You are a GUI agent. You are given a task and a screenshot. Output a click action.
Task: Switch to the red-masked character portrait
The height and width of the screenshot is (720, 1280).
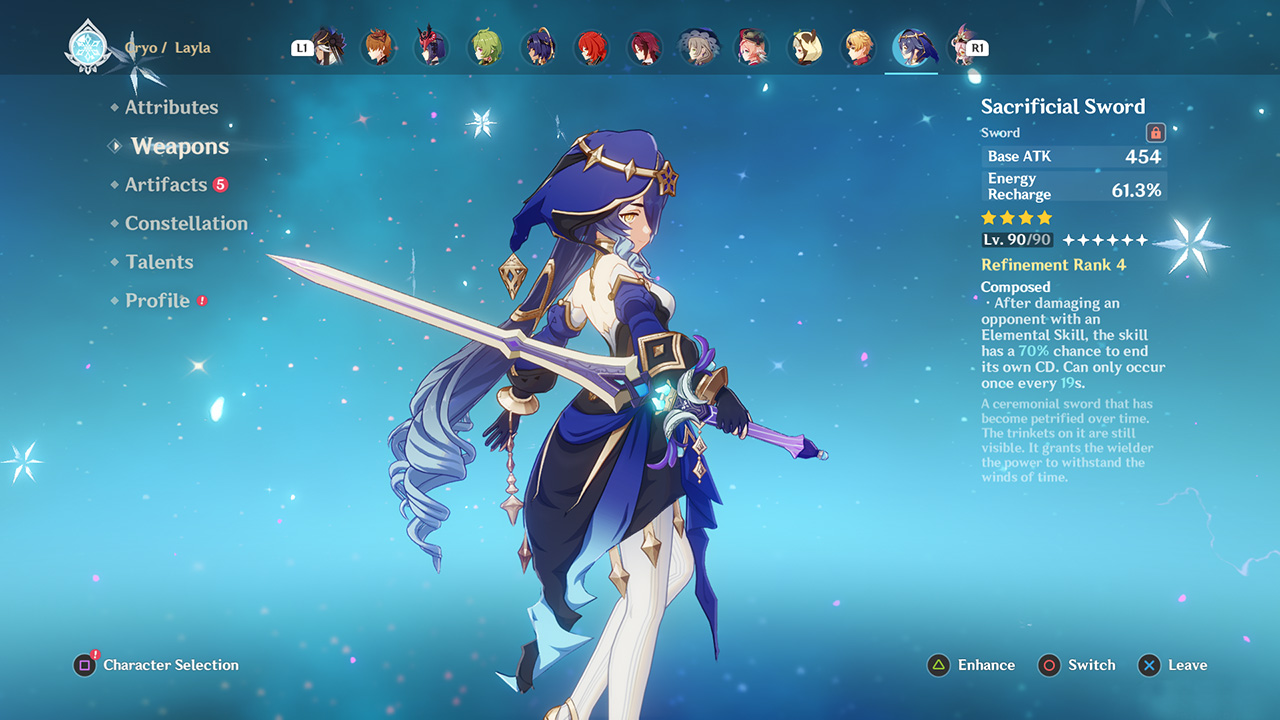pyautogui.click(x=432, y=48)
